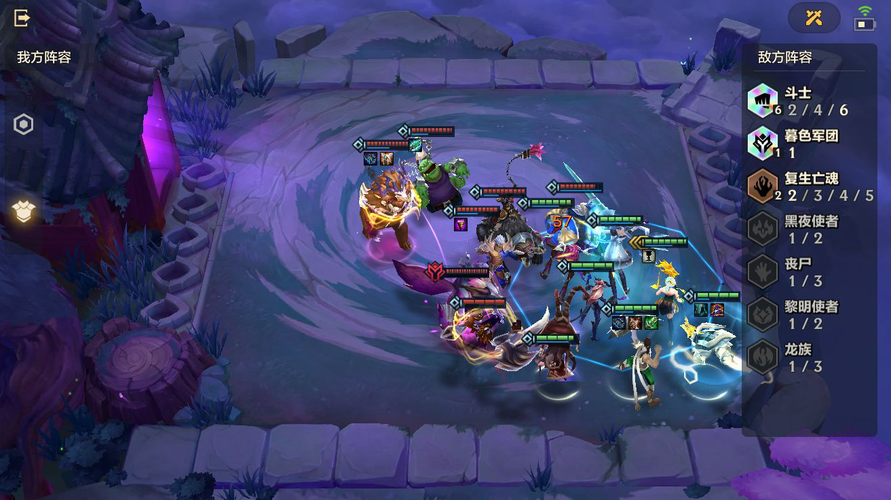Select the hexagon icon on left sidebar
The height and width of the screenshot is (500, 891).
click(x=23, y=125)
